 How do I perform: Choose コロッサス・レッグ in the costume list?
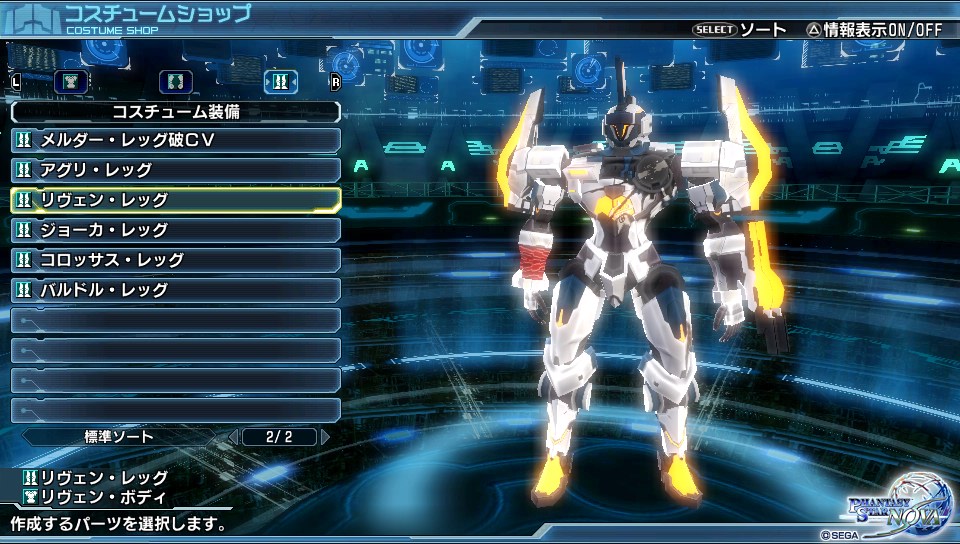175,260
